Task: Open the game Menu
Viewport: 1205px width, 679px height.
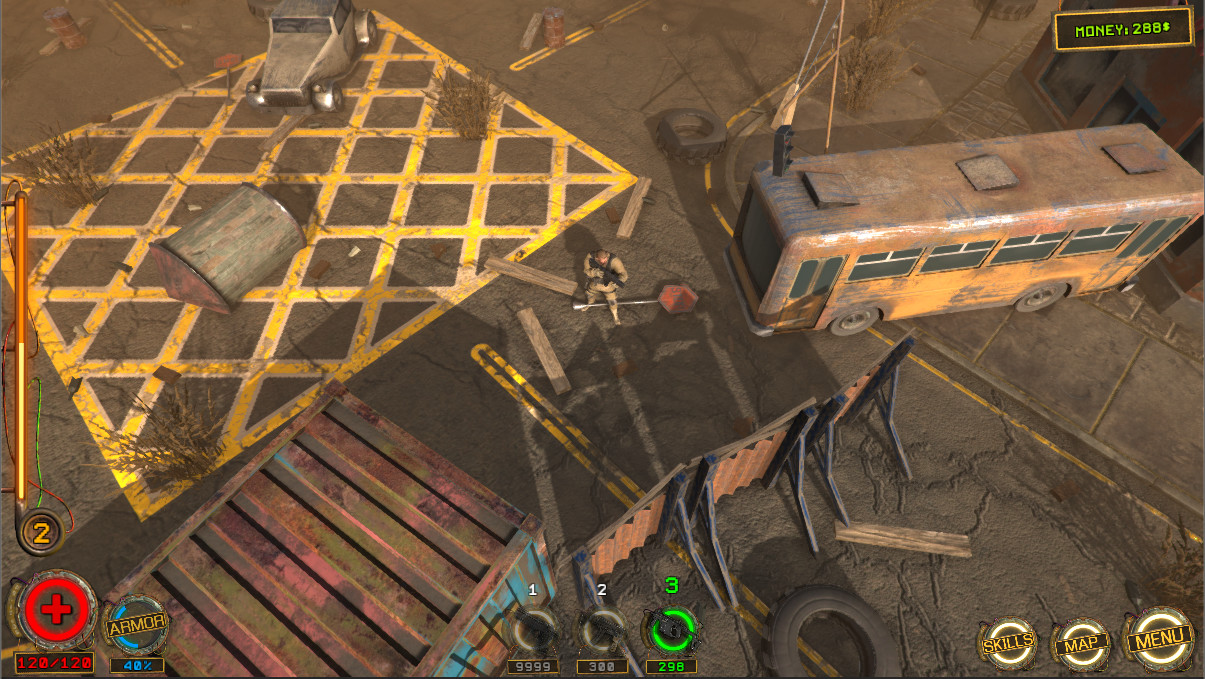Action: 1161,637
